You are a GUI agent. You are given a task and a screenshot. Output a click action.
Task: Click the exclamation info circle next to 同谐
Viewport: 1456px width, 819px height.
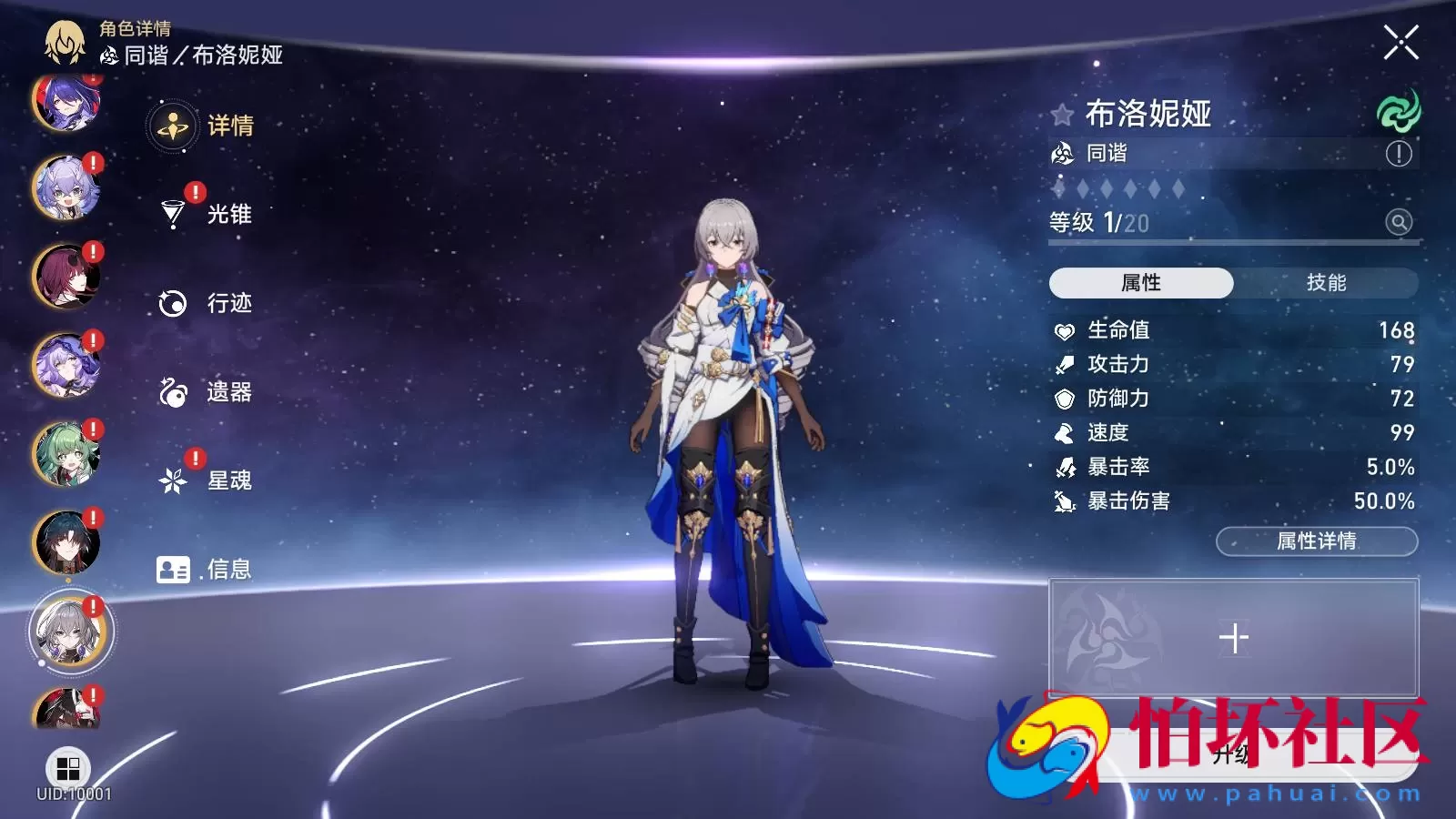click(x=1399, y=155)
